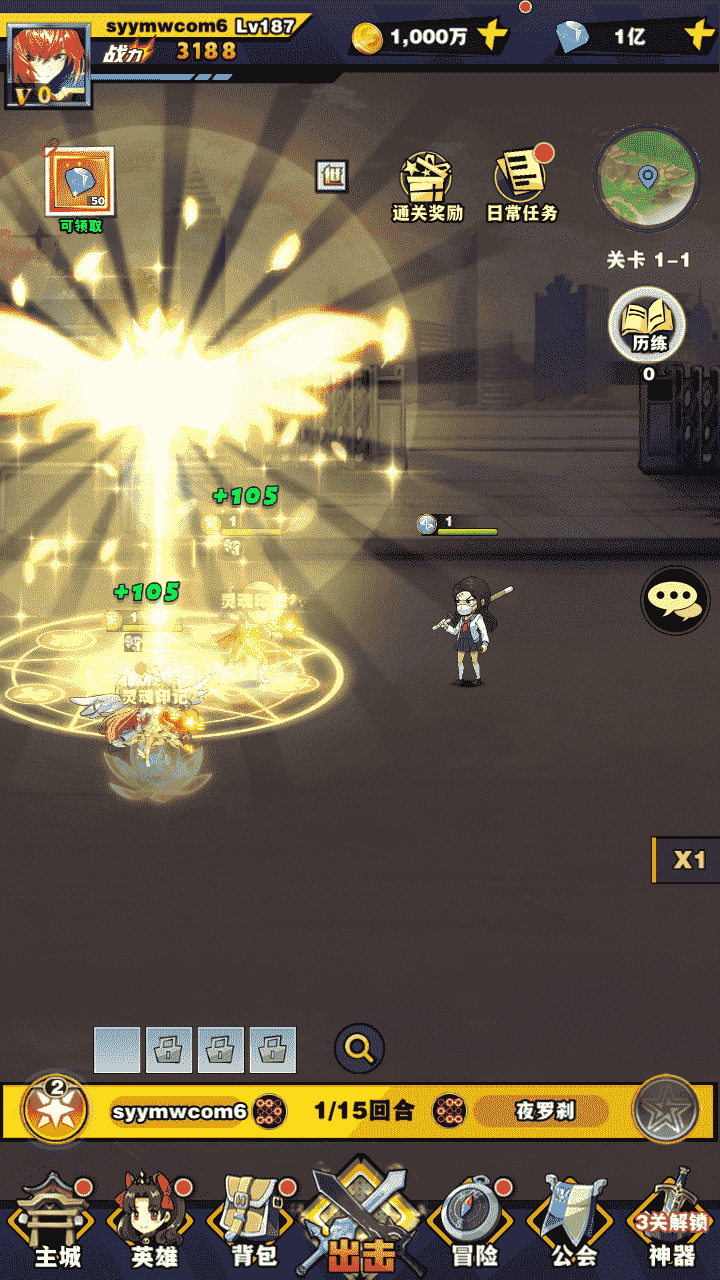
Task: Open the 历练 training book
Action: coord(648,327)
